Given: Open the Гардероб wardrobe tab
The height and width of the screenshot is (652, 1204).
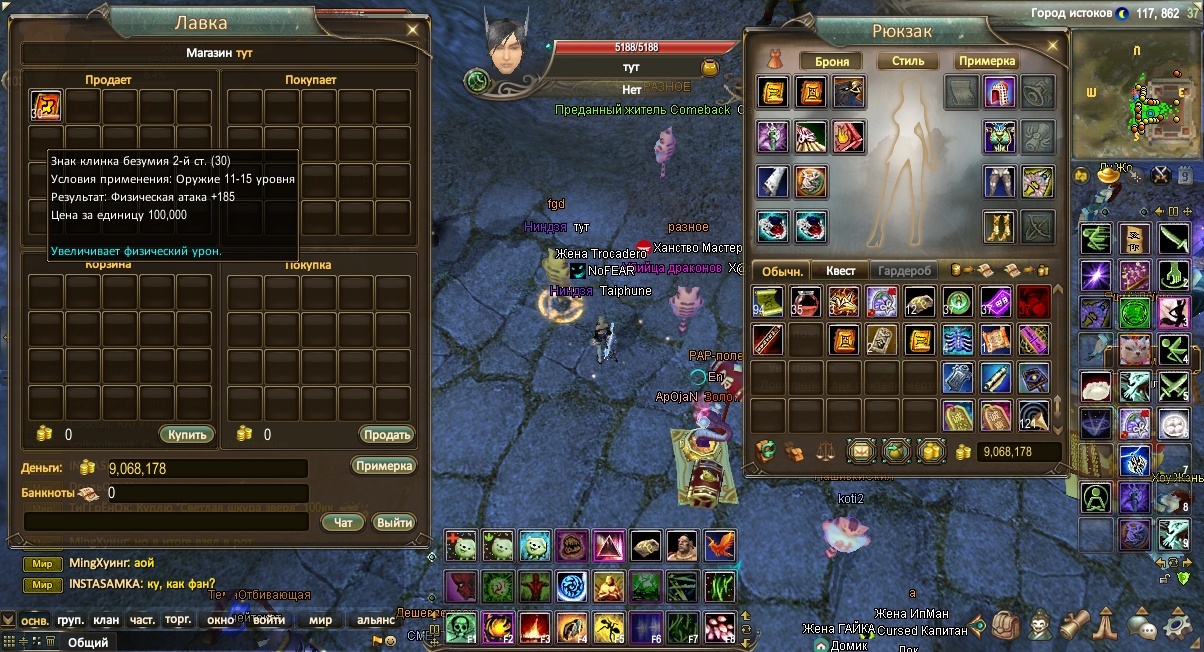Looking at the screenshot, I should (x=905, y=271).
